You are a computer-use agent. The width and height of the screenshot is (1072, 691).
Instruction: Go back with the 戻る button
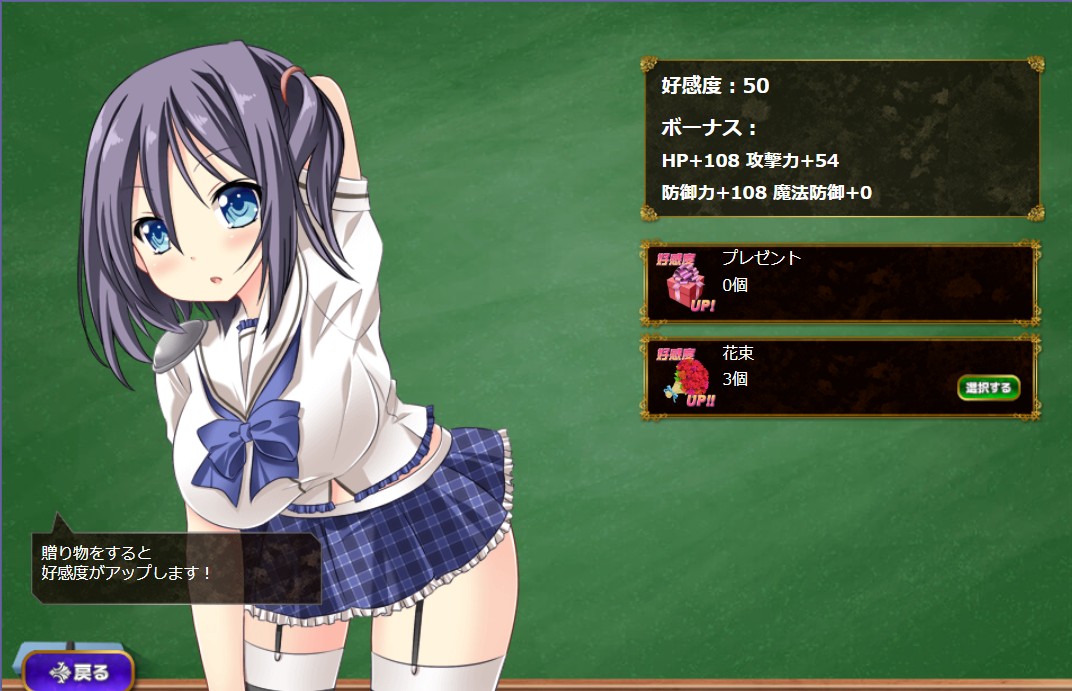point(79,672)
